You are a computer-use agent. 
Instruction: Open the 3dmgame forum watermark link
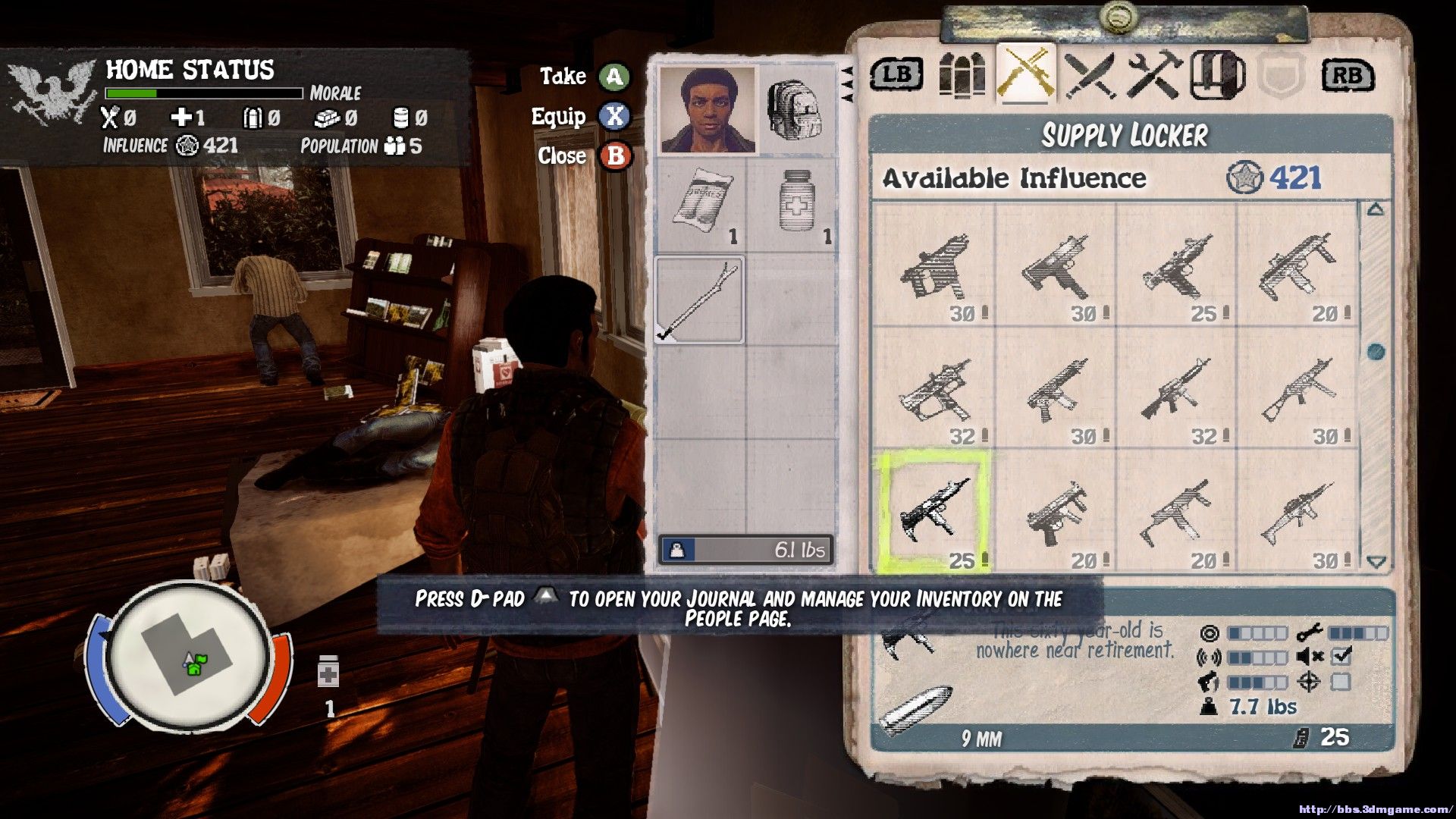1374,809
